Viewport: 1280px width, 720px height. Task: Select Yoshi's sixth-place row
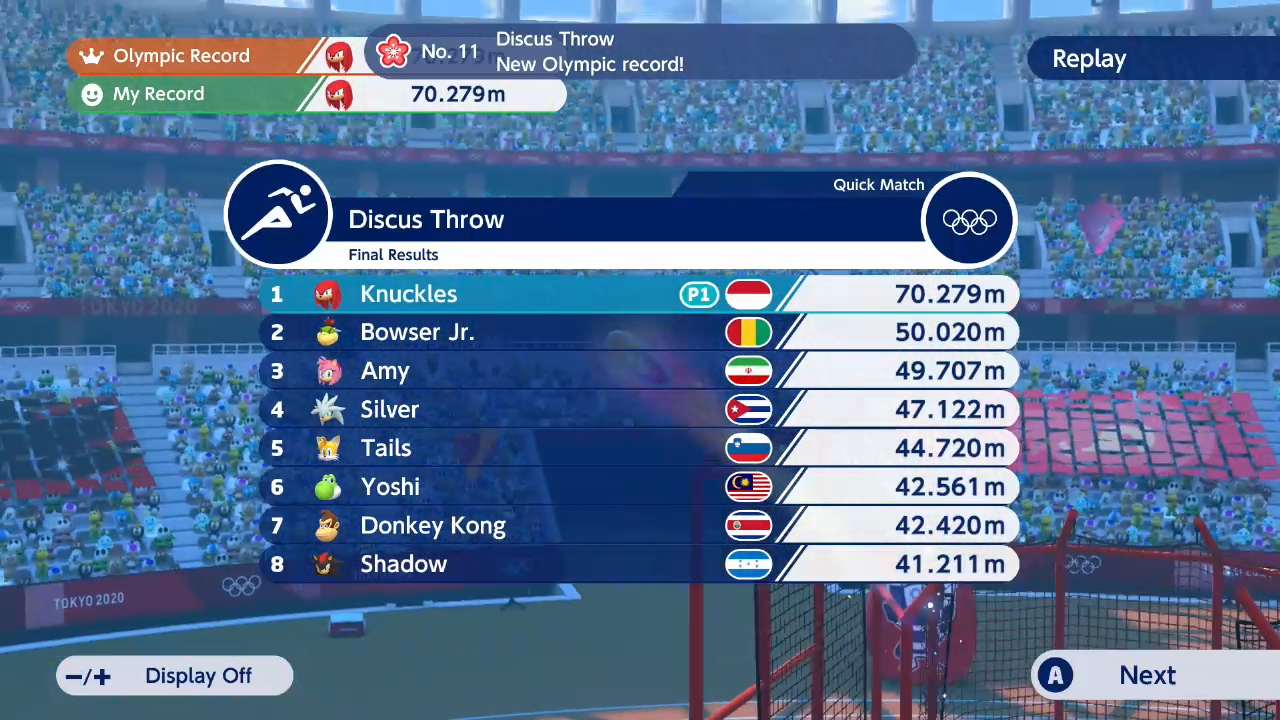[x=638, y=487]
